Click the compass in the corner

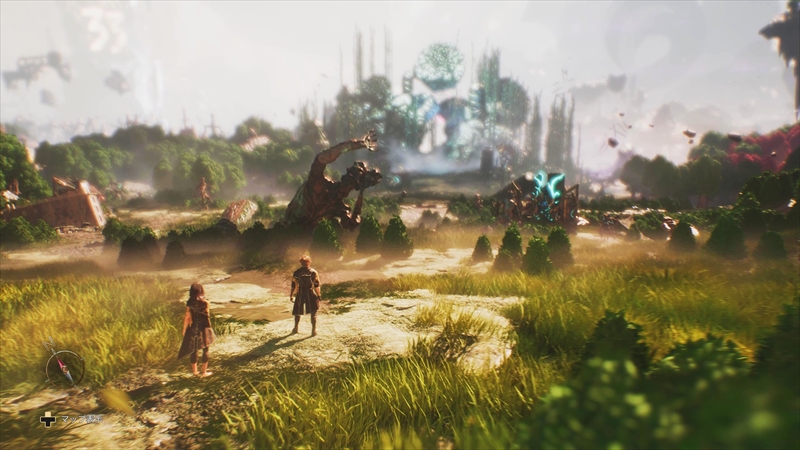65,368
